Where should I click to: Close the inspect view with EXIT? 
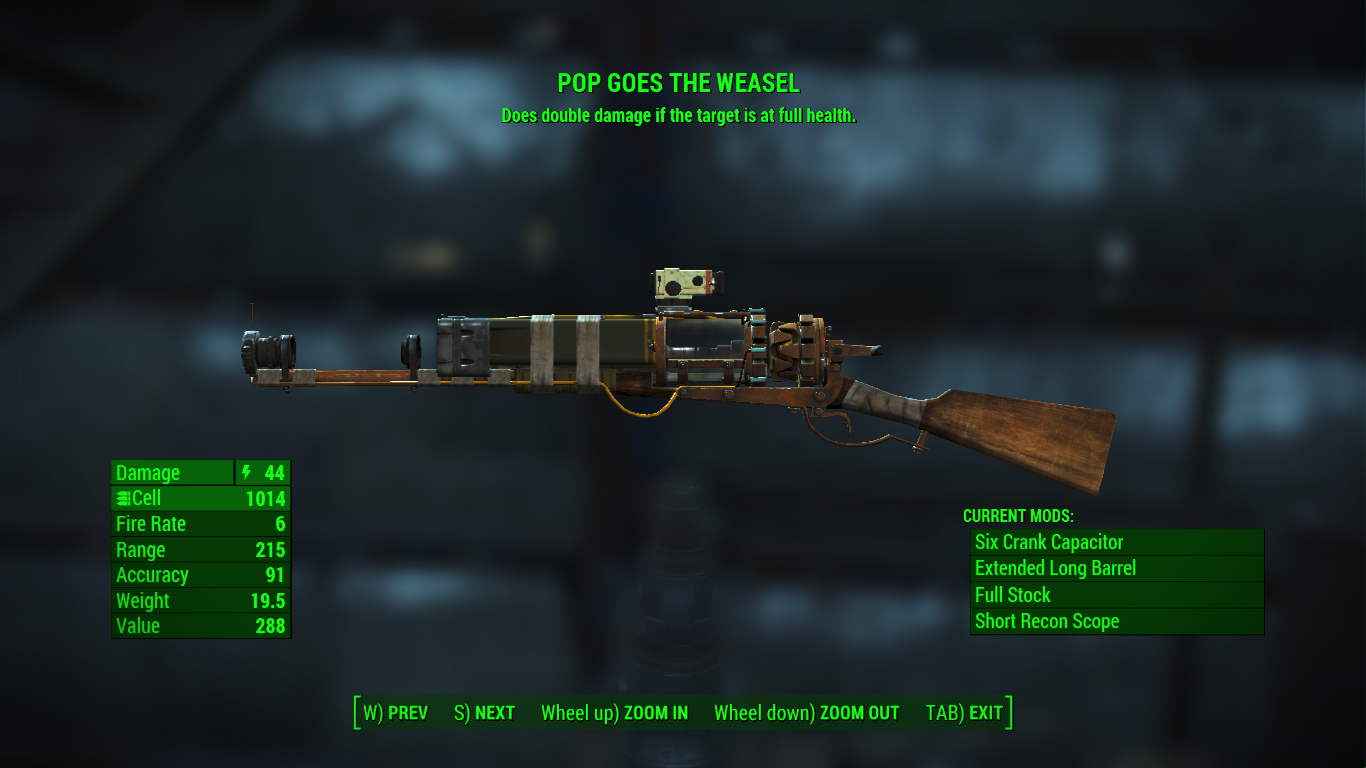click(964, 713)
